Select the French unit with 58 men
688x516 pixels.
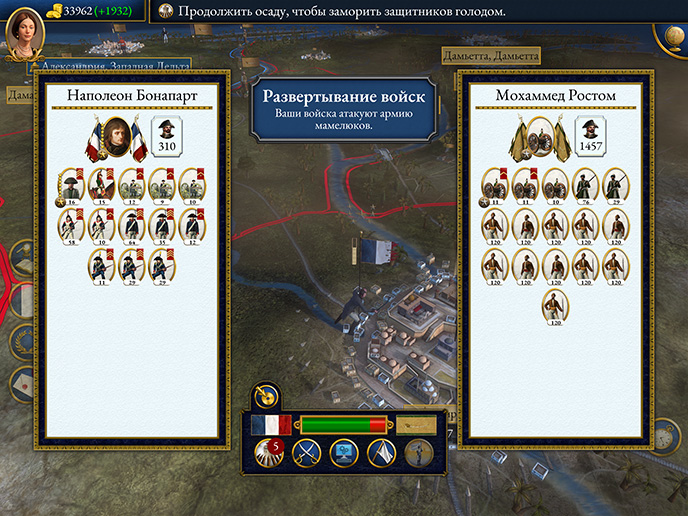[72, 225]
